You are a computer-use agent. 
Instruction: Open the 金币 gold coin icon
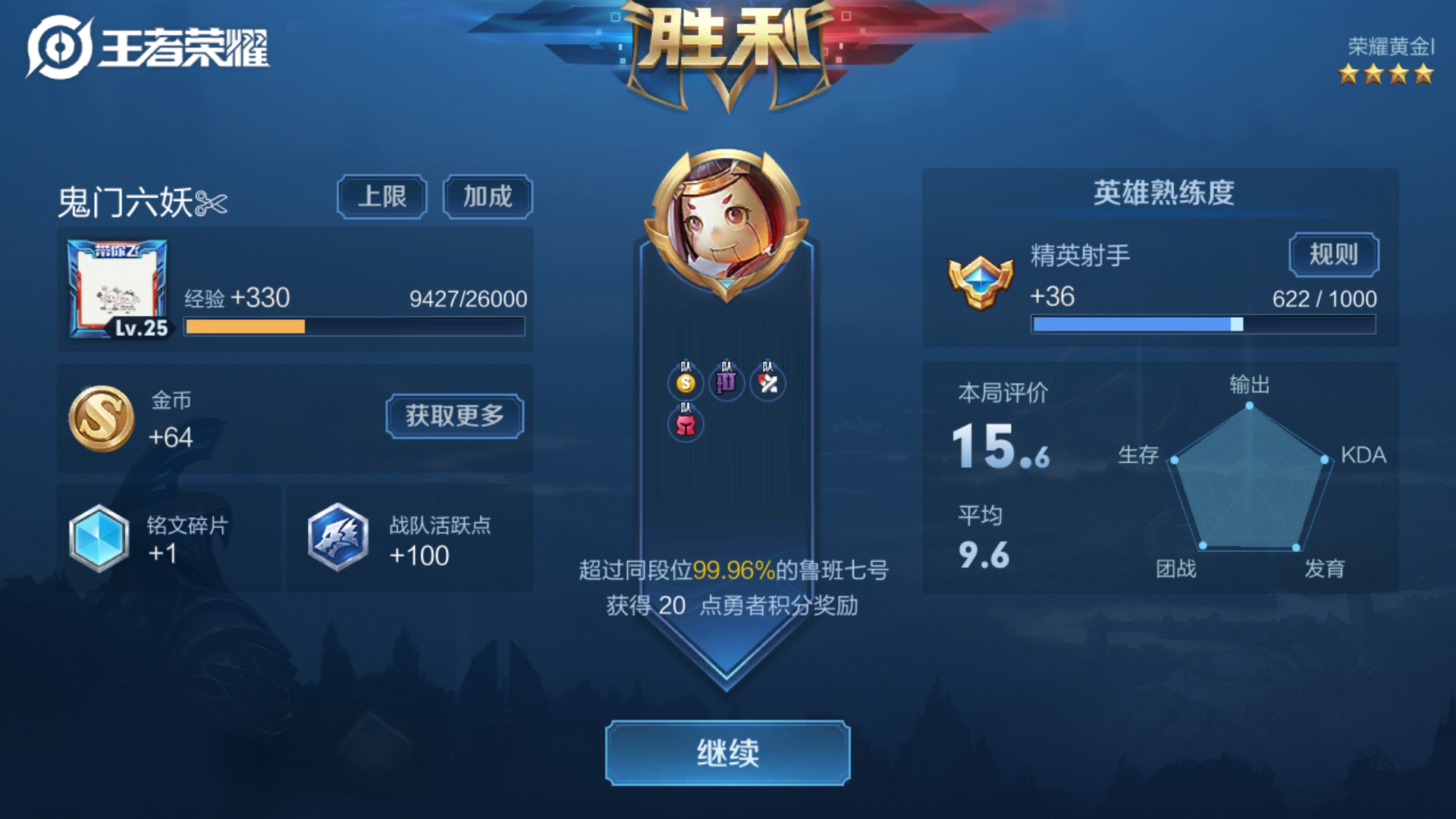104,417
